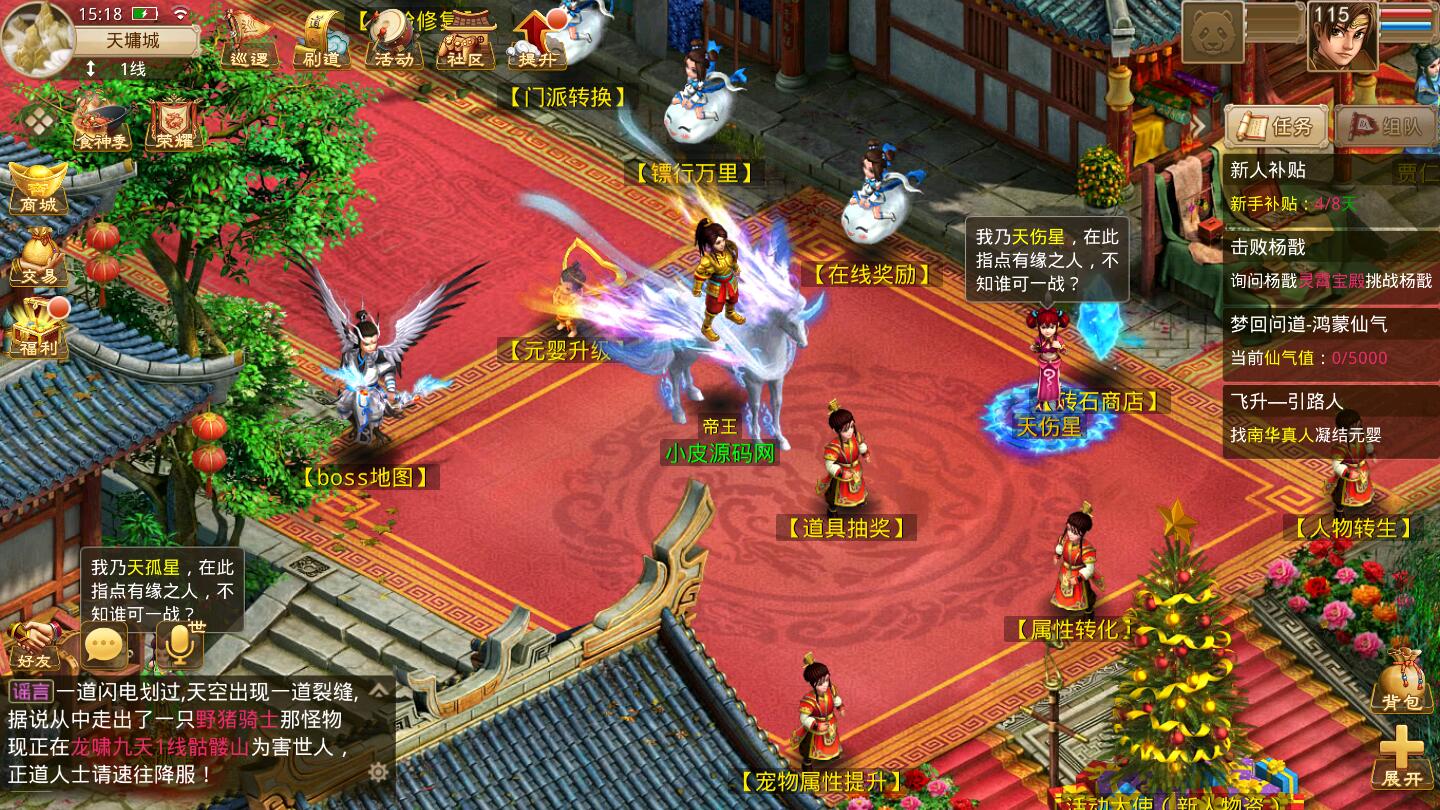The width and height of the screenshot is (1440, 810).
Task: Open the 福利 welfare treasure chest icon
Action: click(38, 330)
